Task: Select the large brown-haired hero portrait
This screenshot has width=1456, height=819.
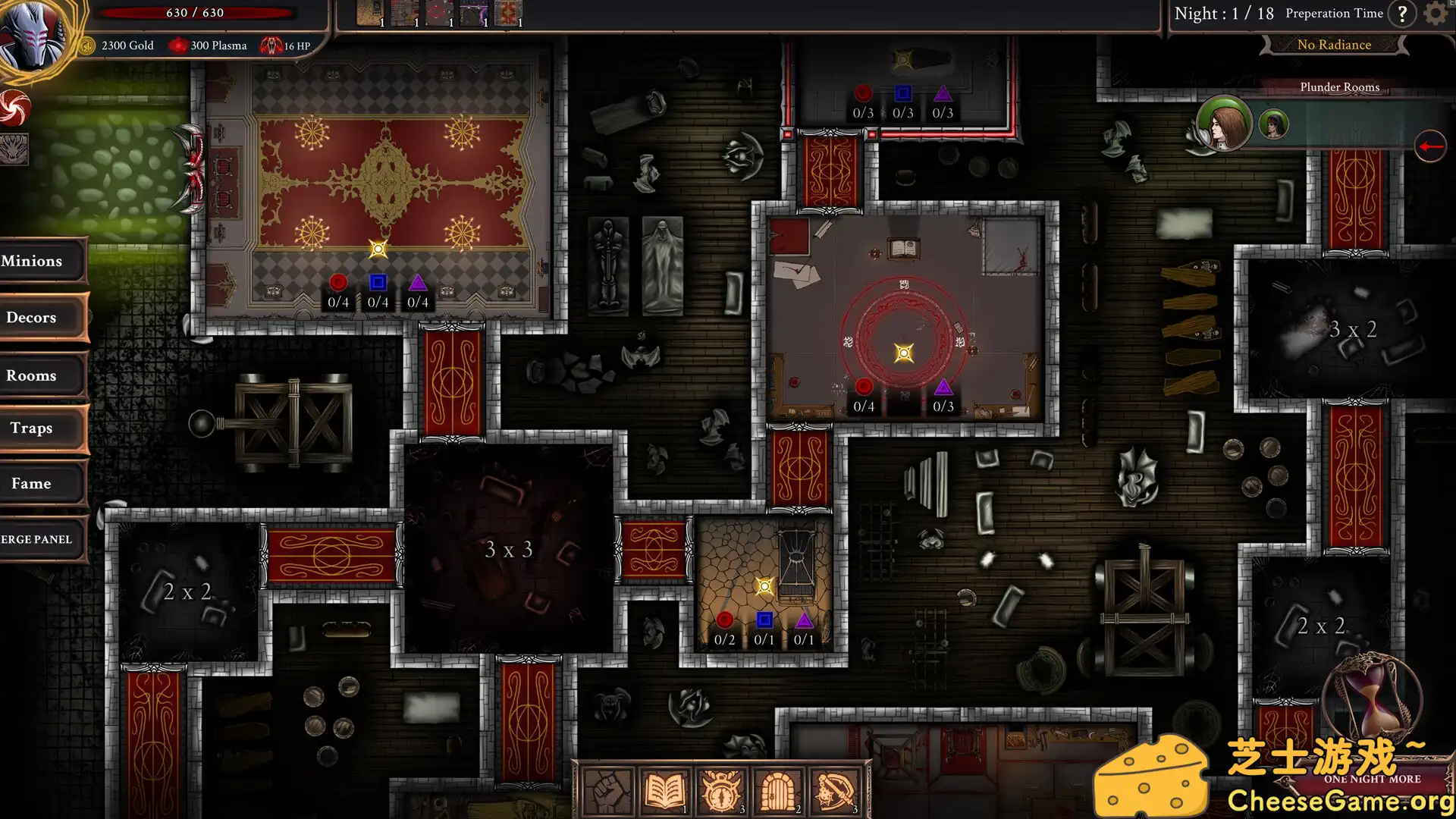Action: click(1223, 123)
